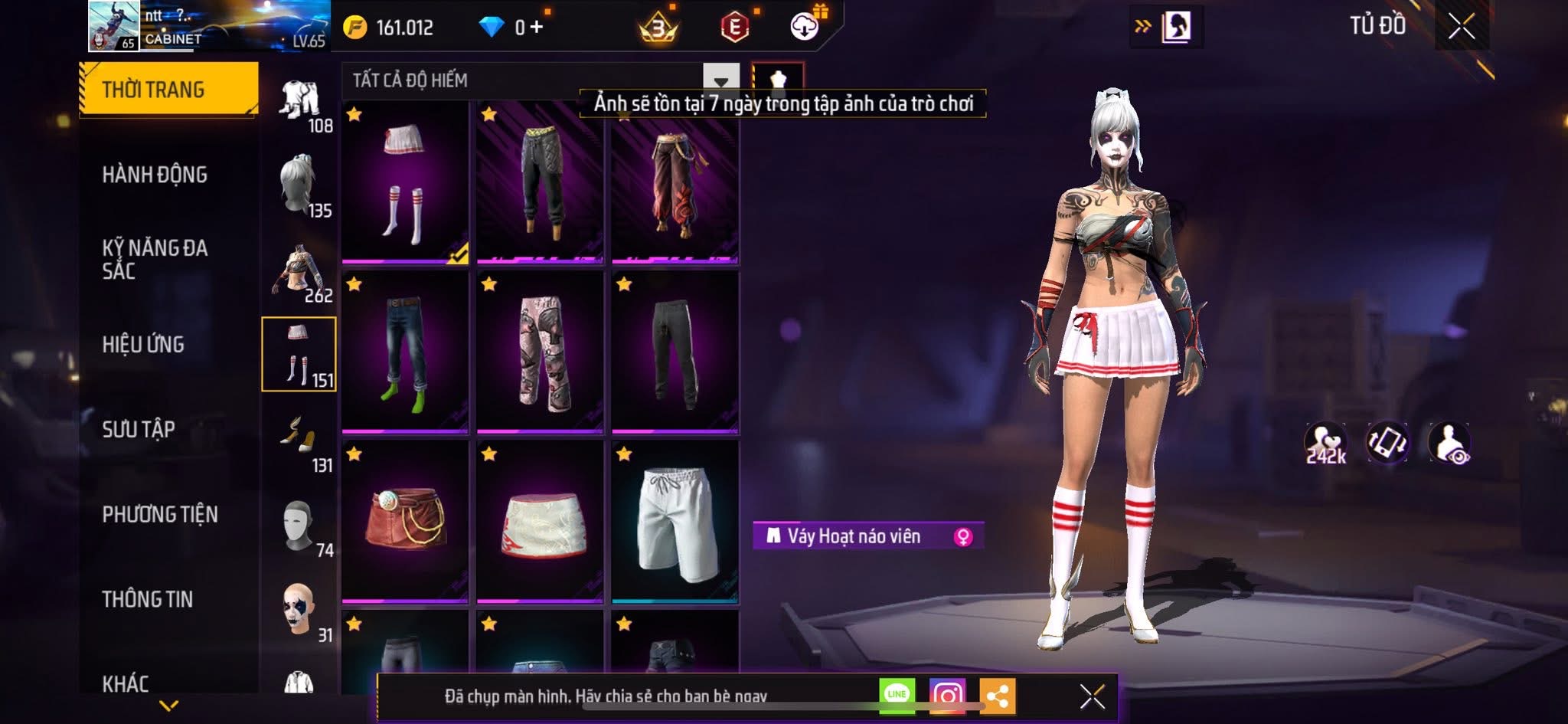Close the wardrobe with the top-right X
This screenshot has width=1568, height=724.
coord(1461,27)
